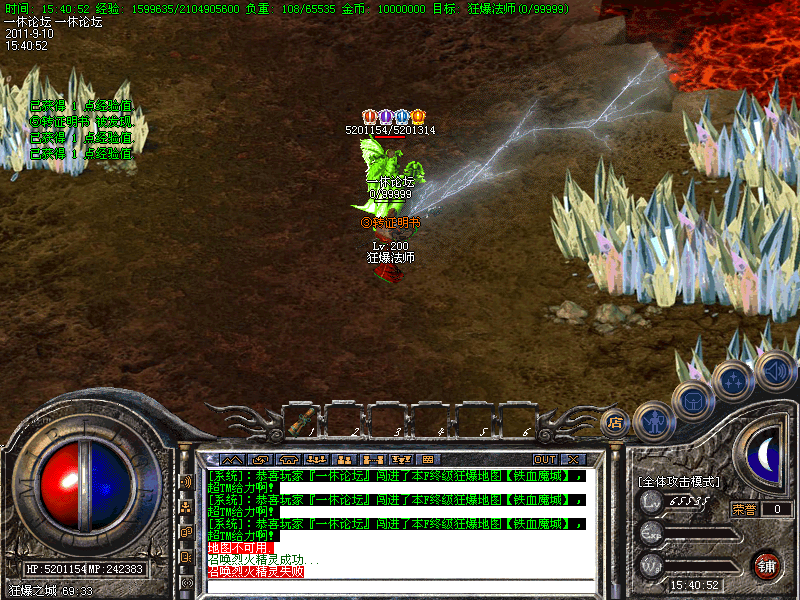Change the 全体攻击模式 attack mode
The height and width of the screenshot is (600, 800).
coord(679,481)
